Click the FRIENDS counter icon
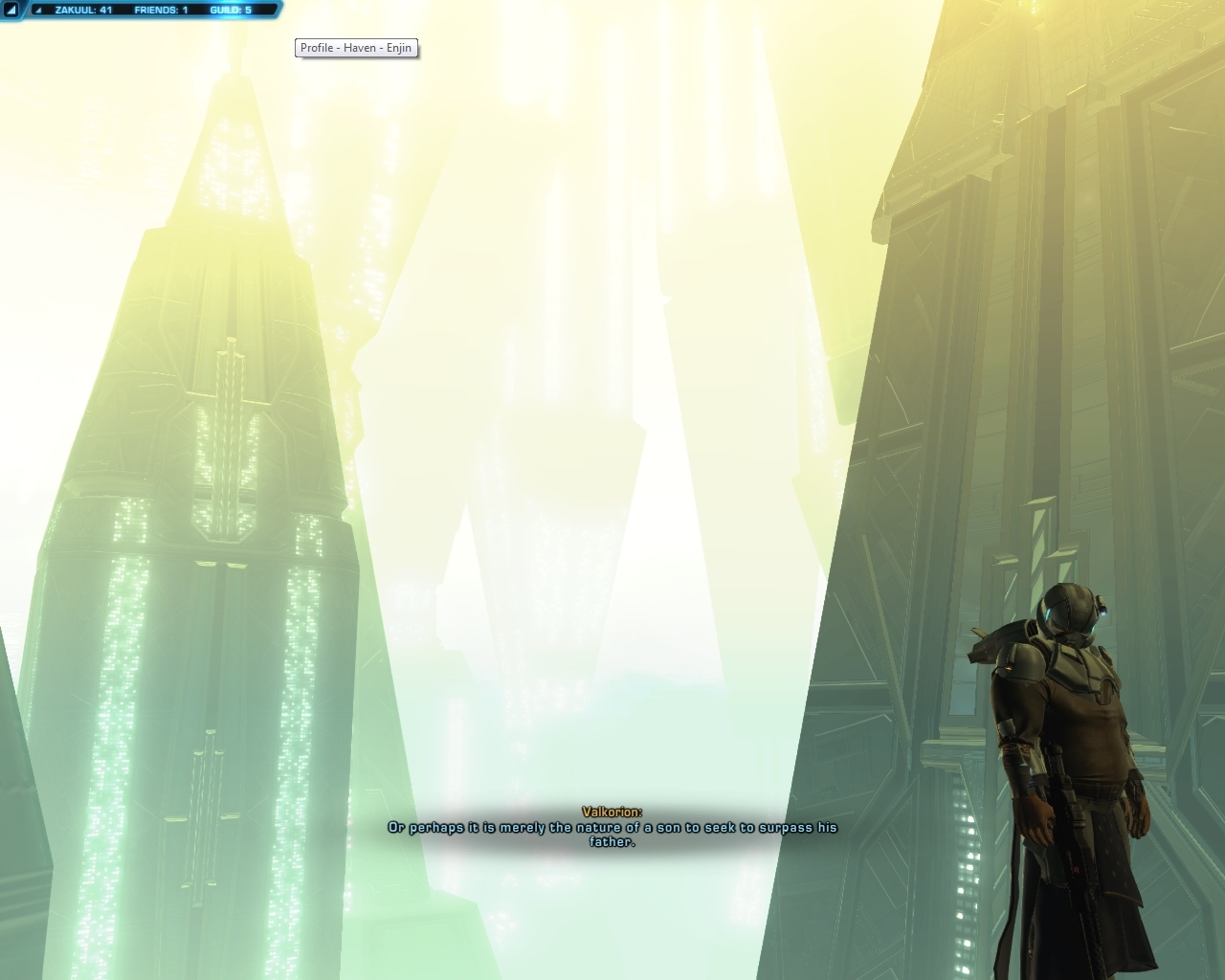The width and height of the screenshot is (1225, 980). click(161, 10)
